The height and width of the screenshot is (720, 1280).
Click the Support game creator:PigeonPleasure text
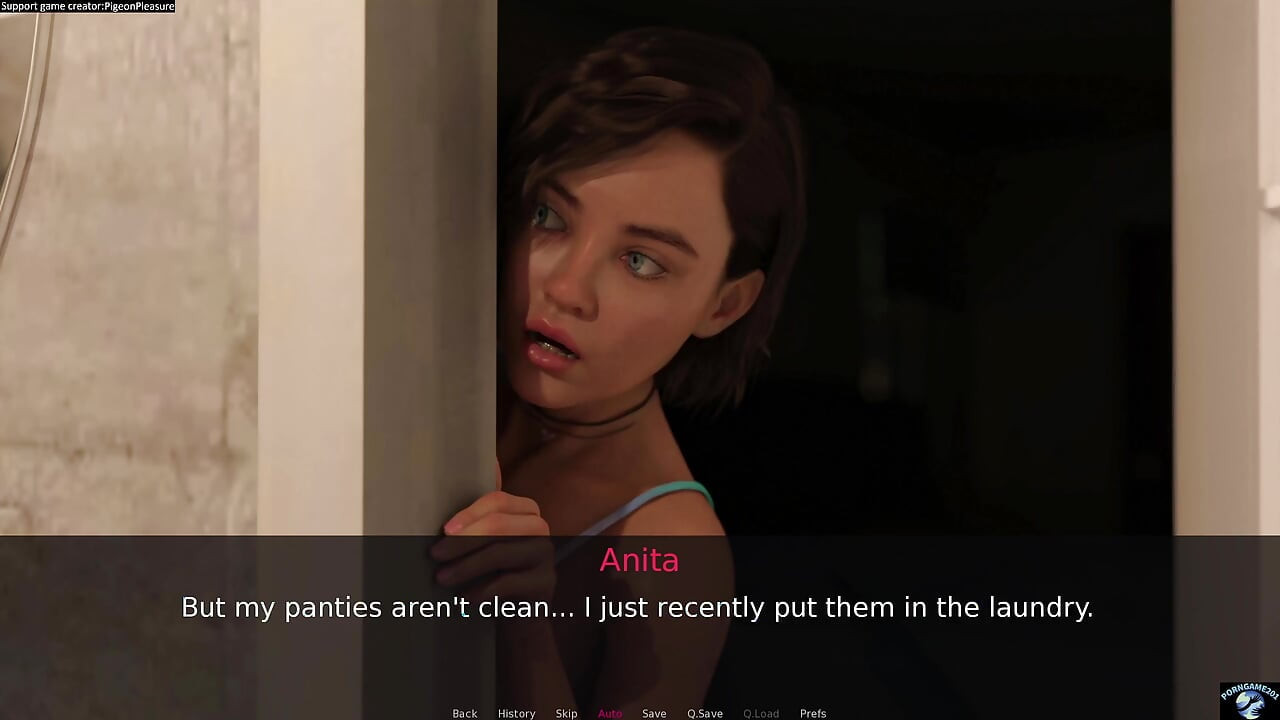(x=87, y=6)
